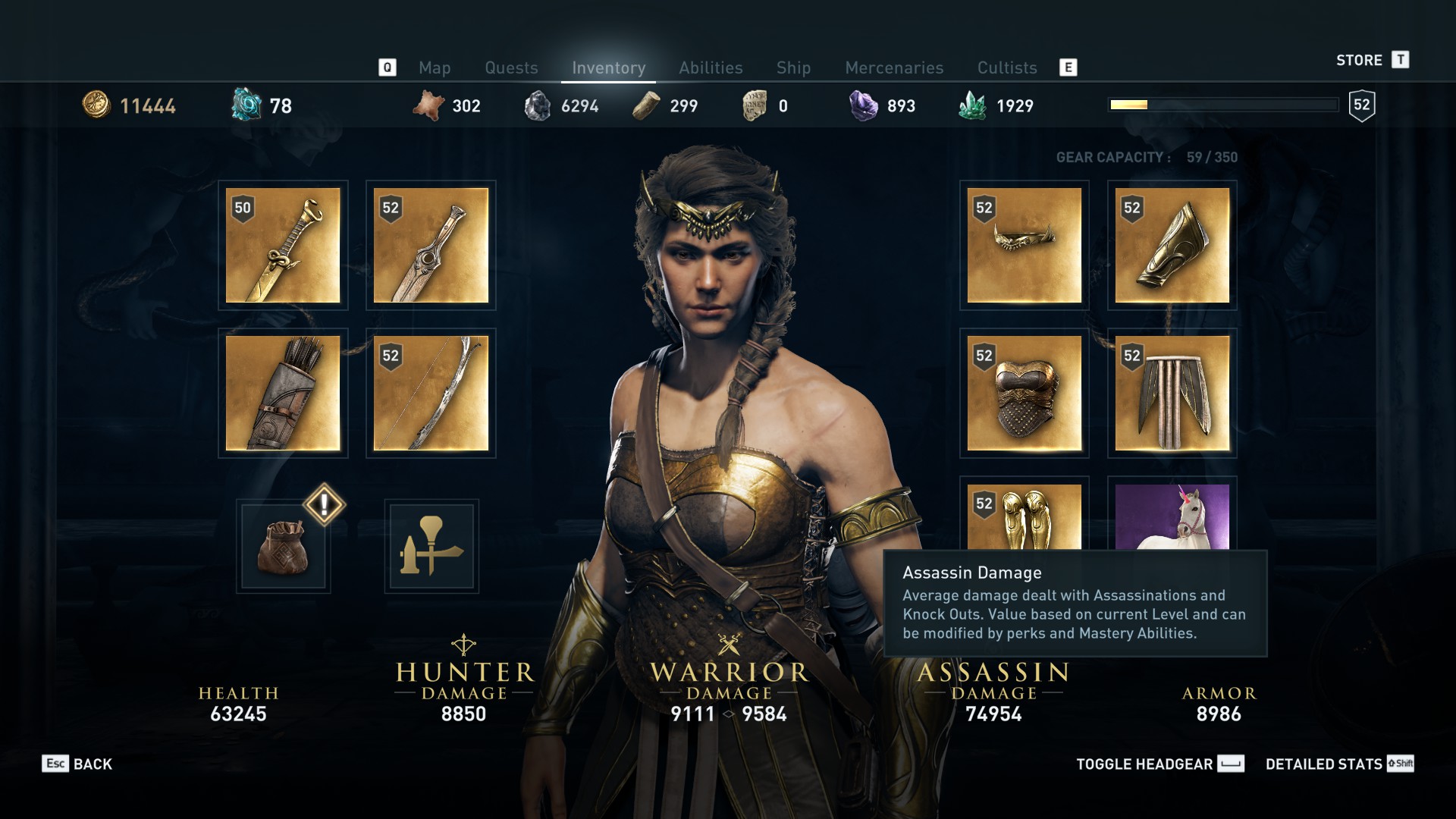Select the Inventory tab
Screen dimensions: 1456x819
tap(608, 67)
